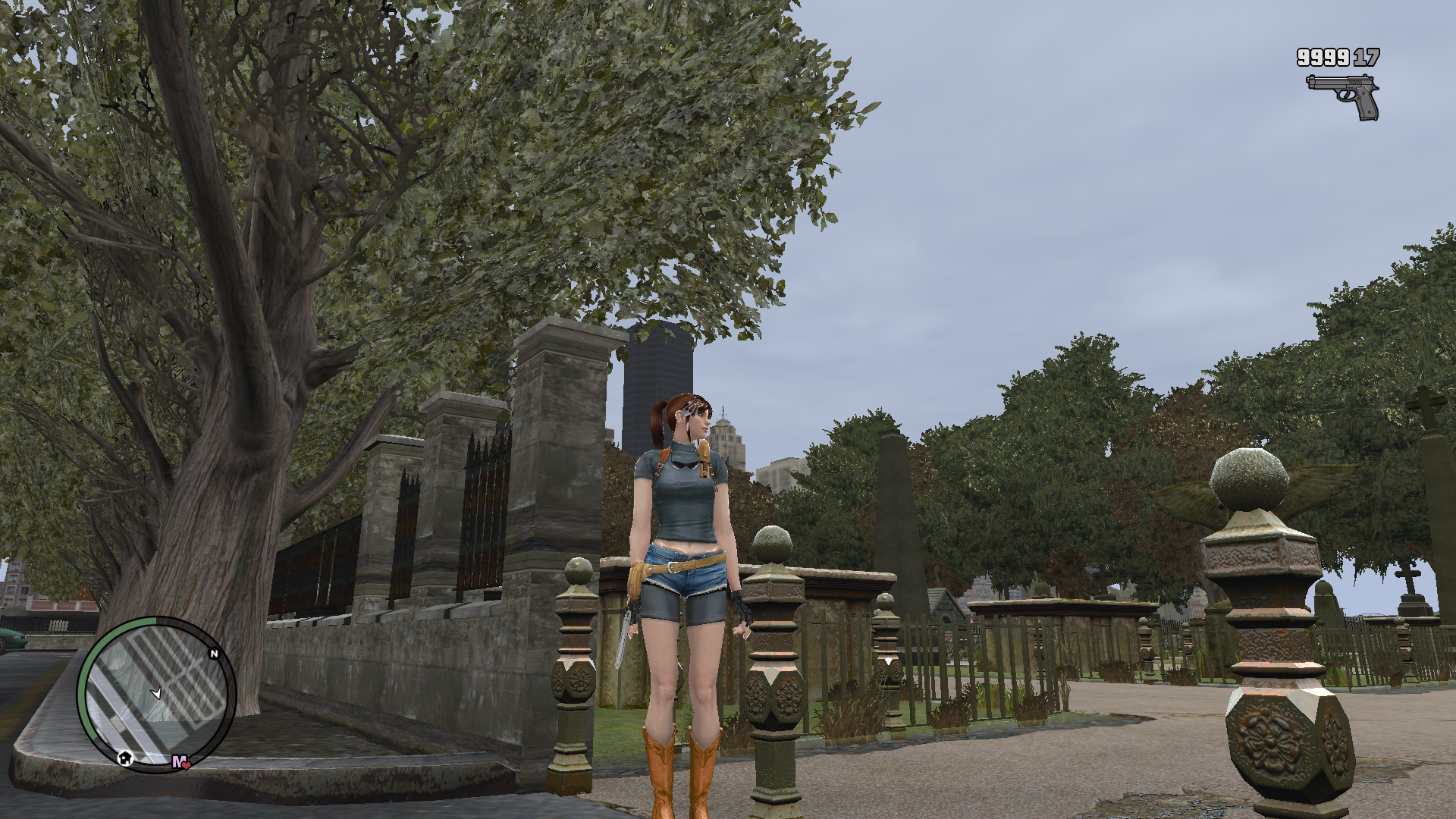1456x819 pixels.
Task: Click the north N marker on radar
Action: (214, 654)
